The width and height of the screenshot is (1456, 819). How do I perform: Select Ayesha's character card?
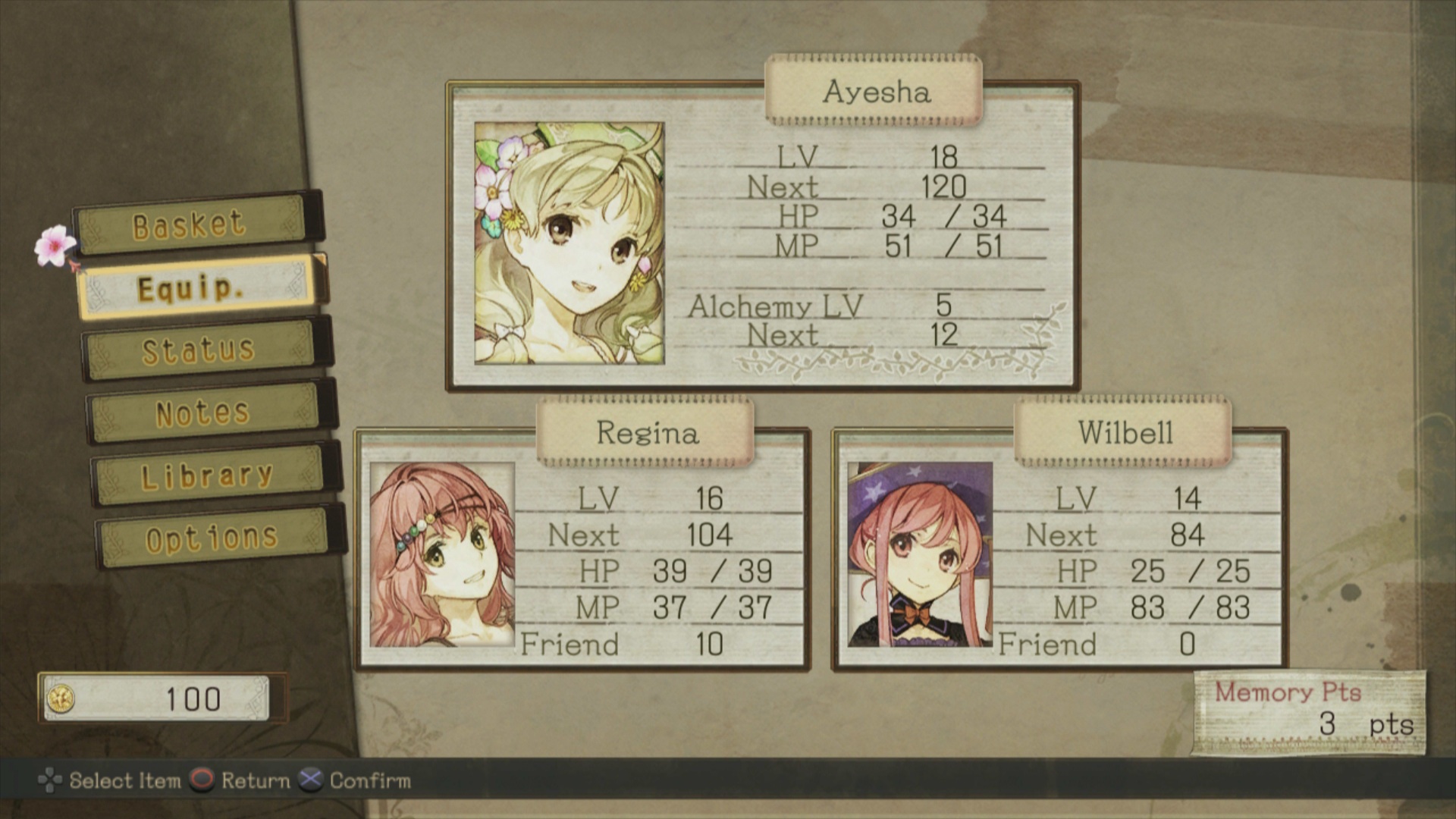pos(762,237)
